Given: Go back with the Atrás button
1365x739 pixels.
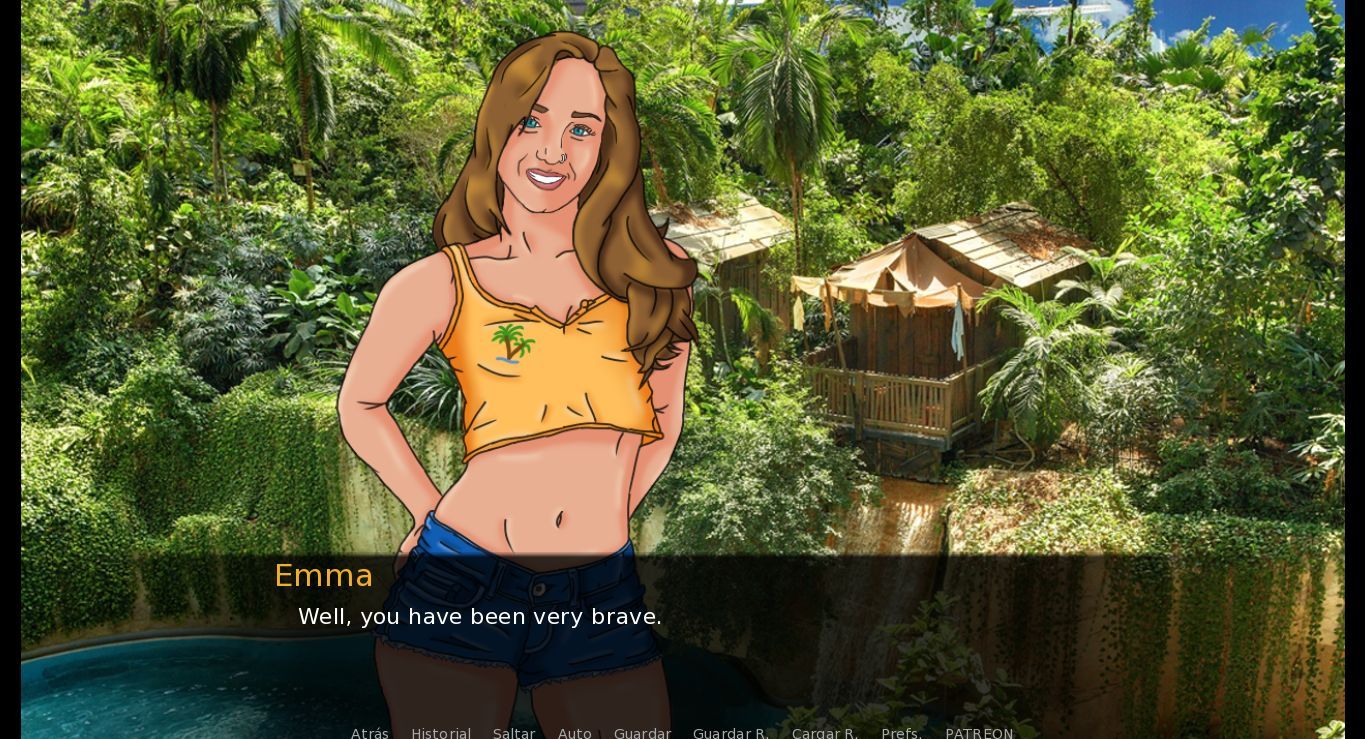Looking at the screenshot, I should 369,733.
